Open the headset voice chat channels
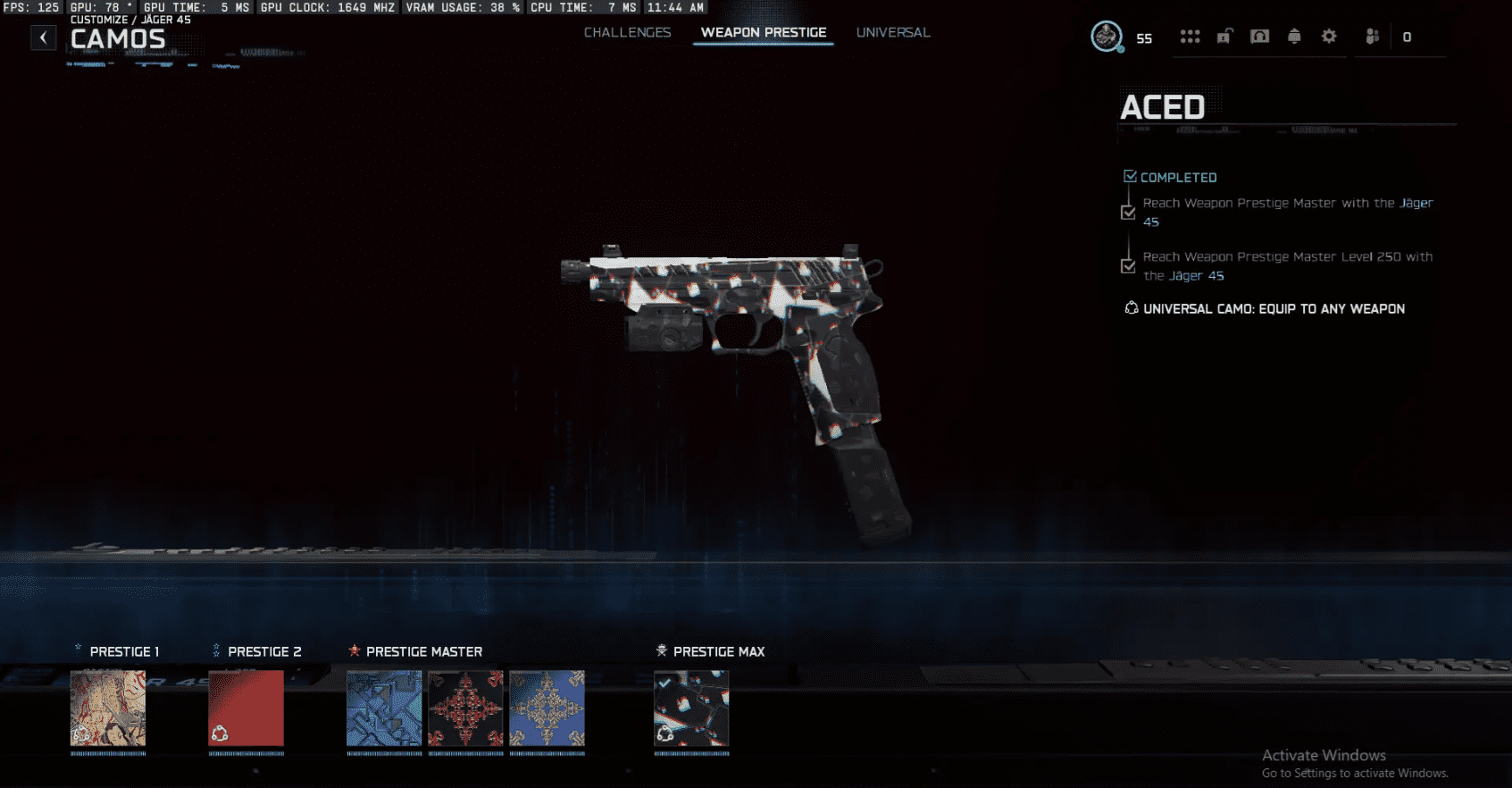This screenshot has height=788, width=1512. [1259, 37]
